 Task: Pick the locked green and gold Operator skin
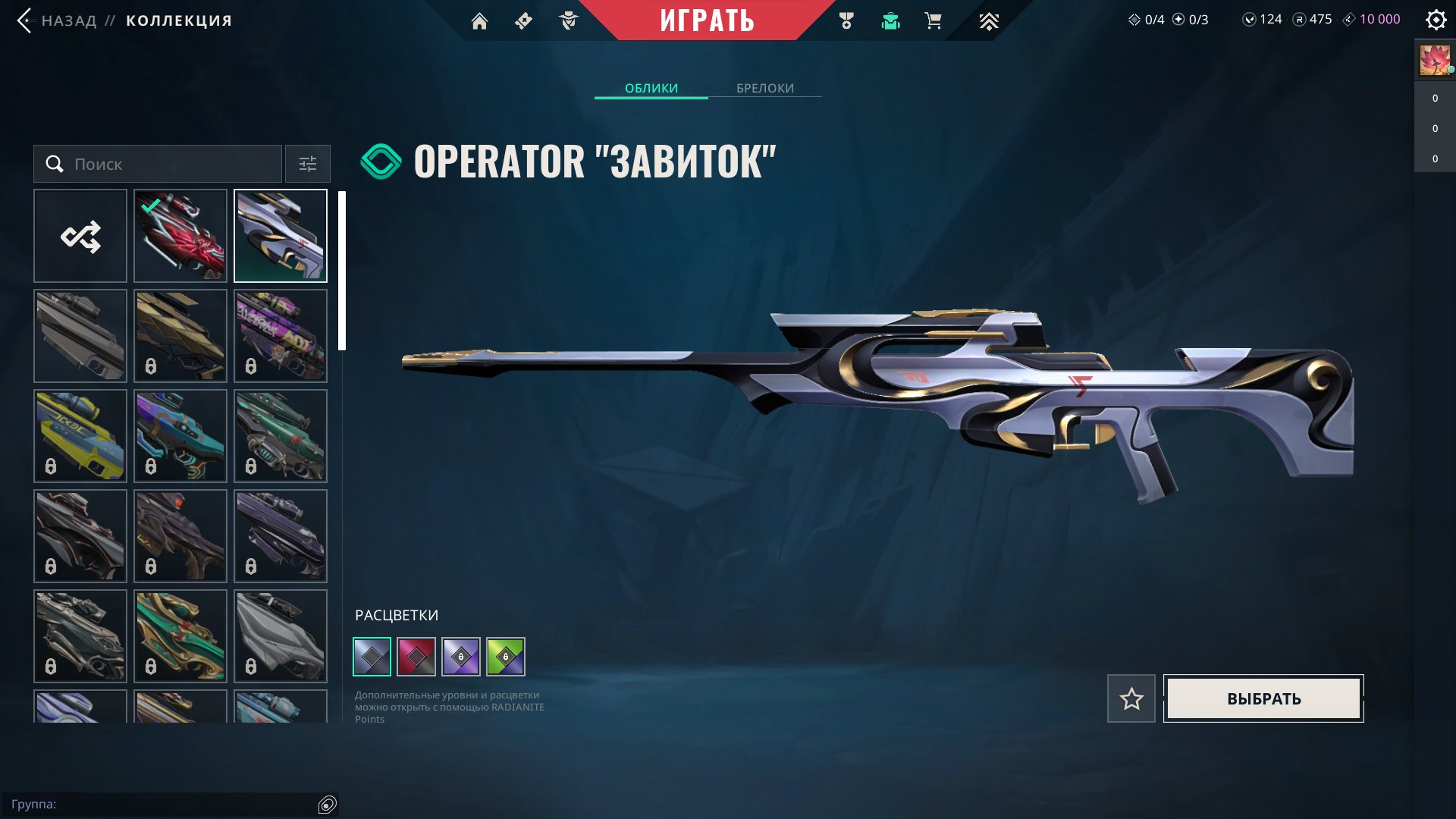[180, 636]
